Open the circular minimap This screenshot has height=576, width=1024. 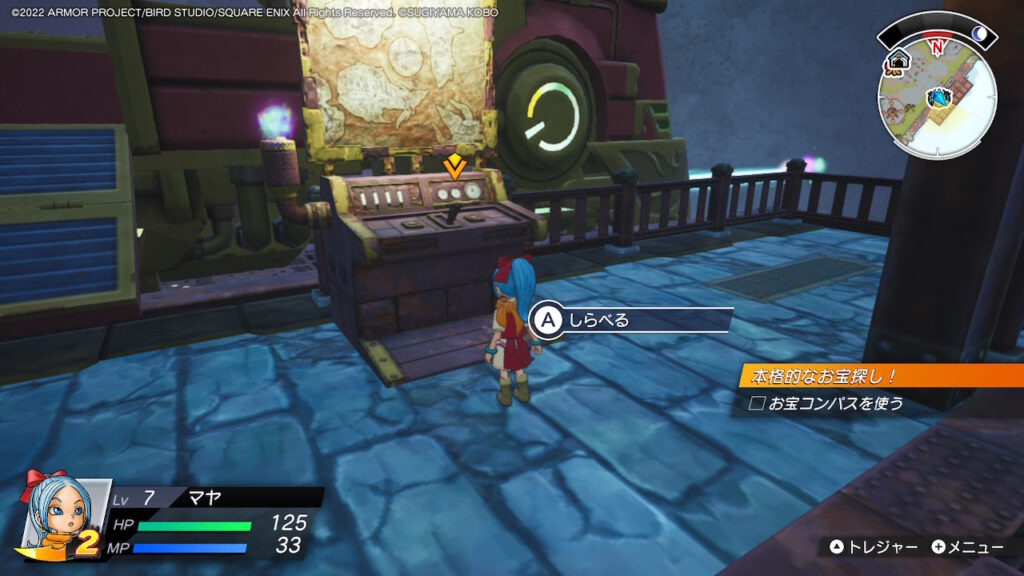tap(937, 94)
